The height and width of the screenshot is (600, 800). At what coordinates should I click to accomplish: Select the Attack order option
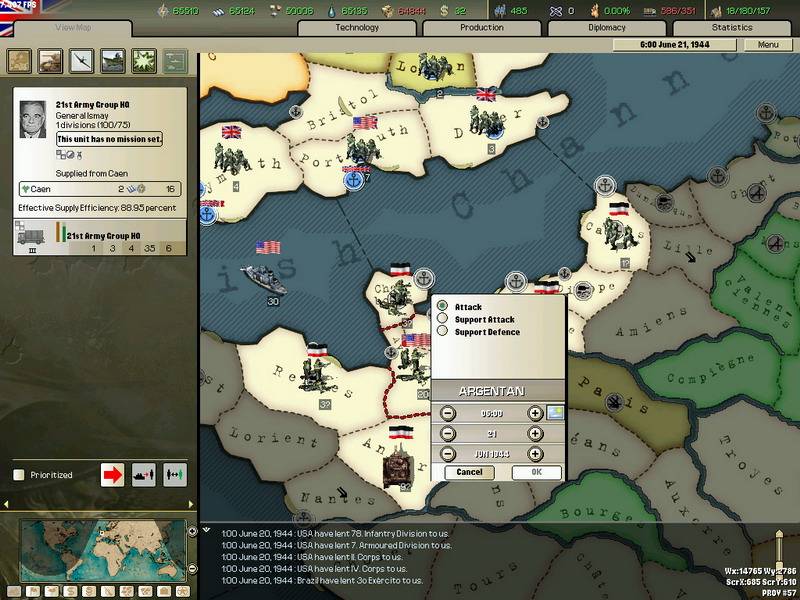(x=442, y=306)
